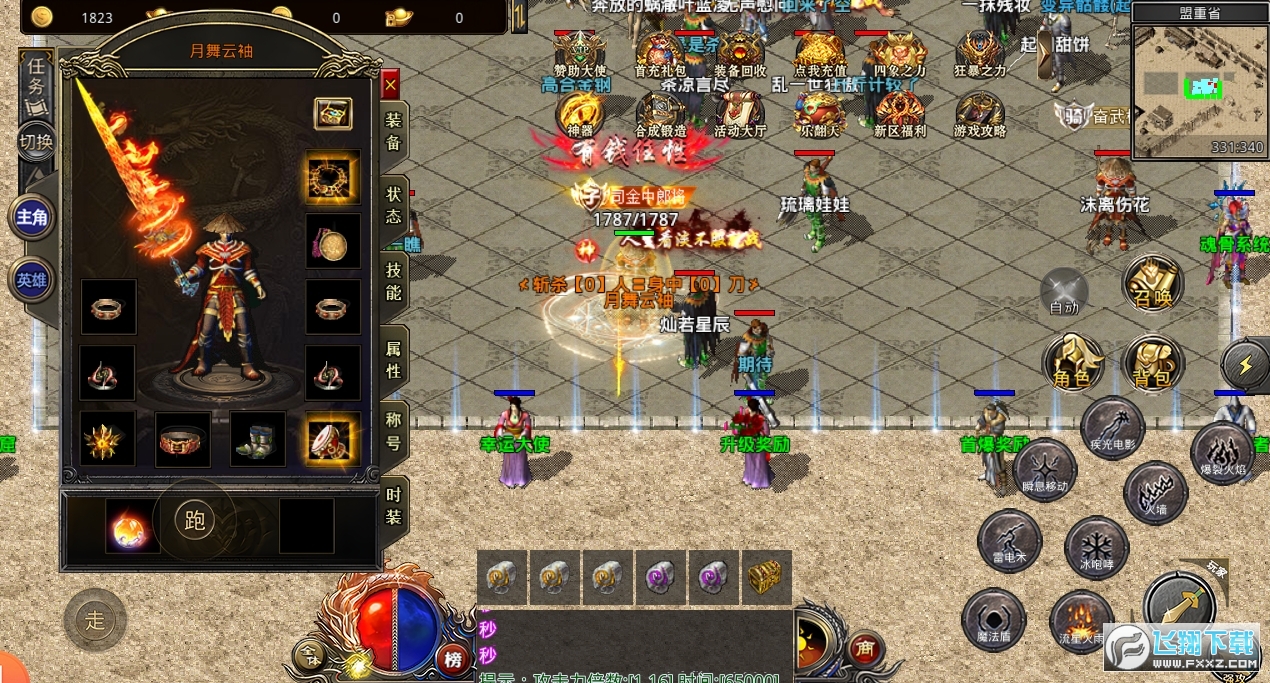Cast the 冰咆哮 ice skill
The width and height of the screenshot is (1270, 683).
coord(1096,550)
